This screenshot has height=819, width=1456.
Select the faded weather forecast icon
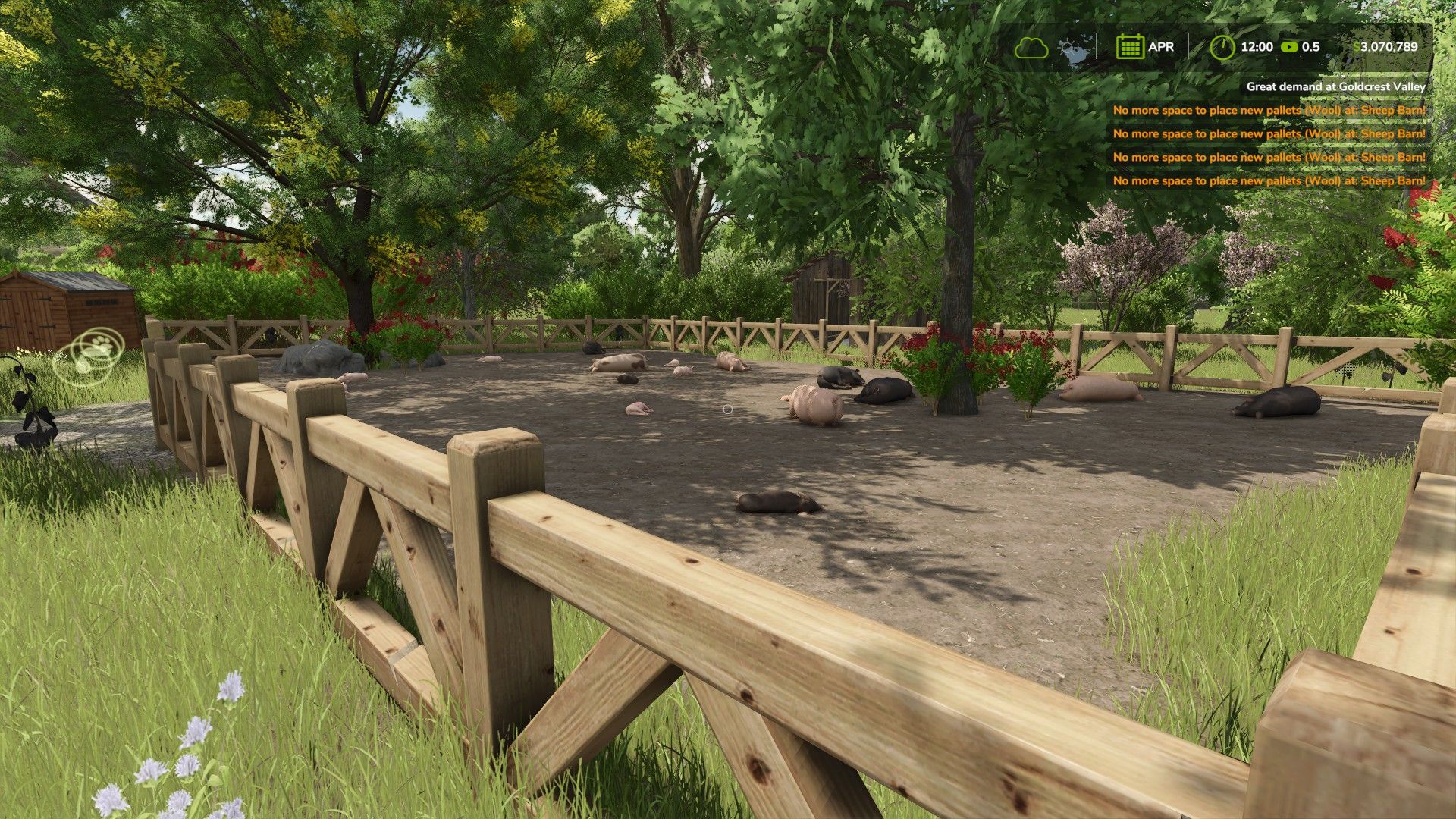click(x=1074, y=49)
